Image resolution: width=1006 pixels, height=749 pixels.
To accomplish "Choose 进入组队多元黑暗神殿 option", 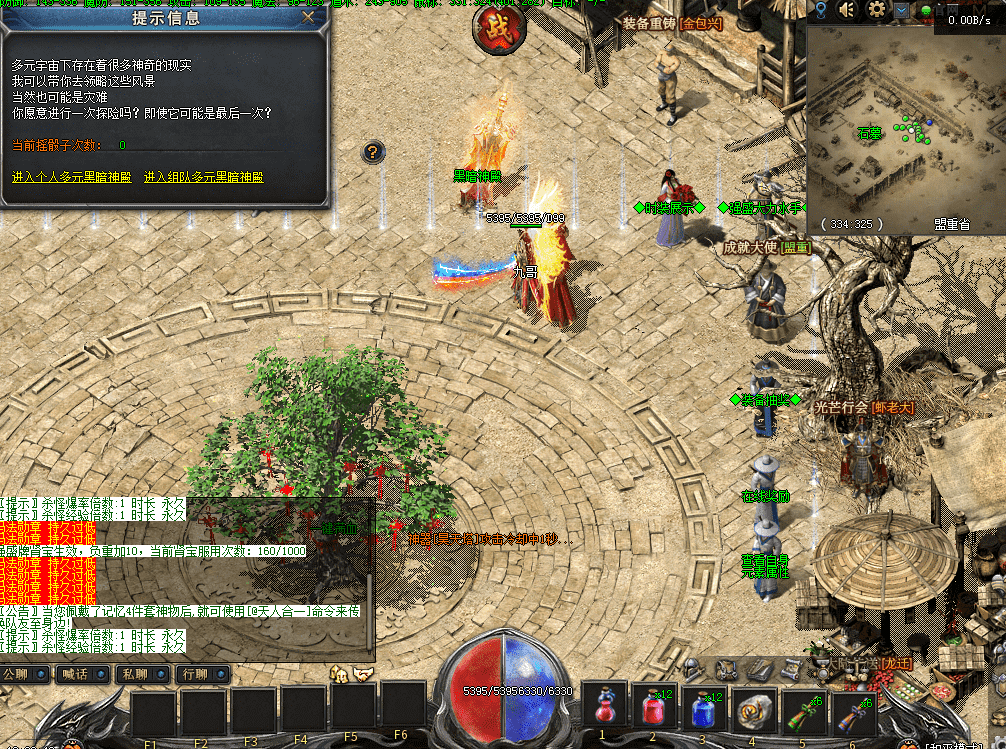I will coord(203,177).
